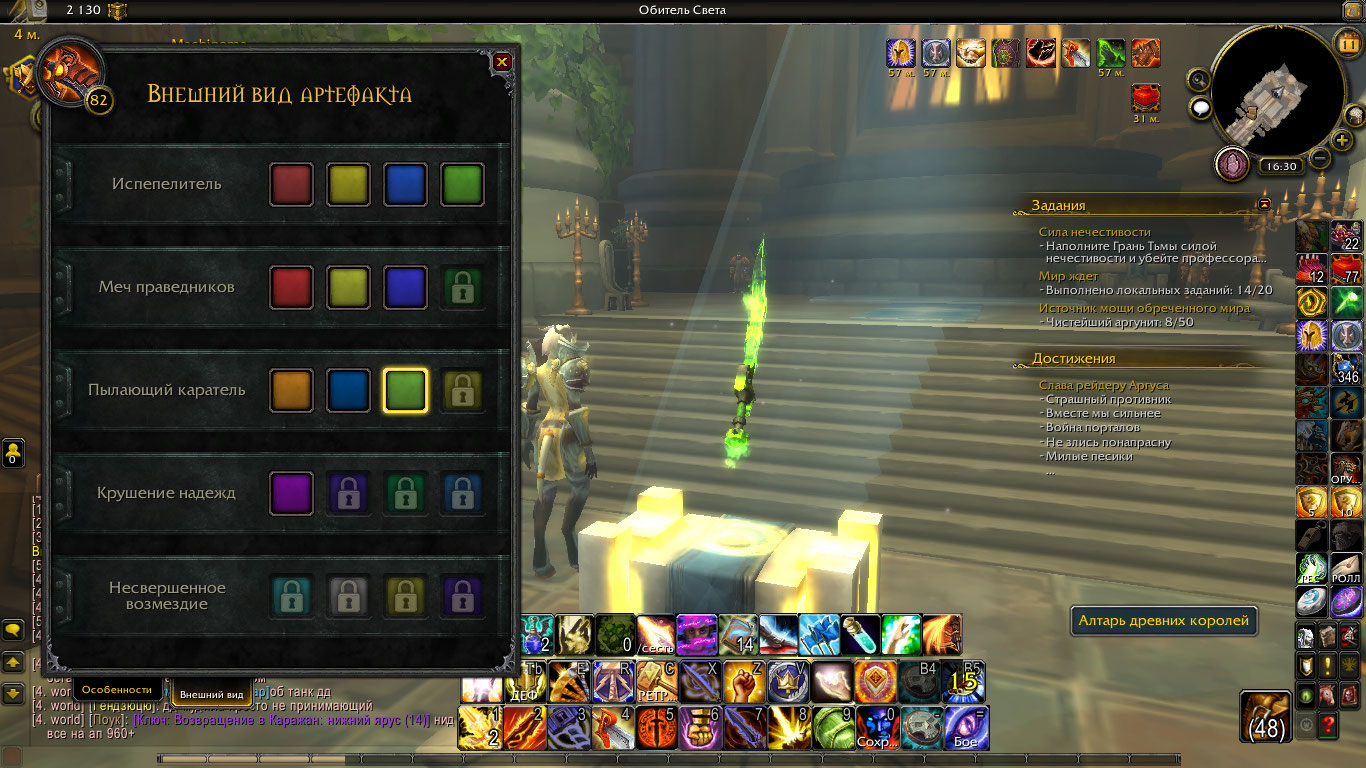
Task: Select the blue Пылающий каратель tint
Action: pos(348,391)
